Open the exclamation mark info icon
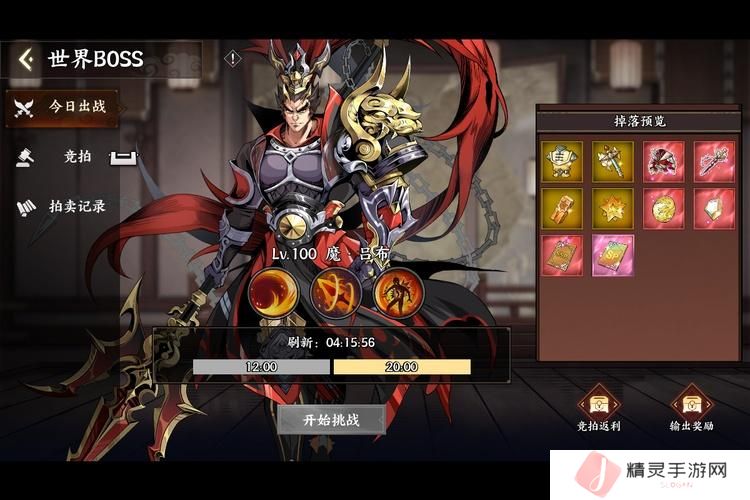Screen dimensions: 750x500 click(233, 59)
